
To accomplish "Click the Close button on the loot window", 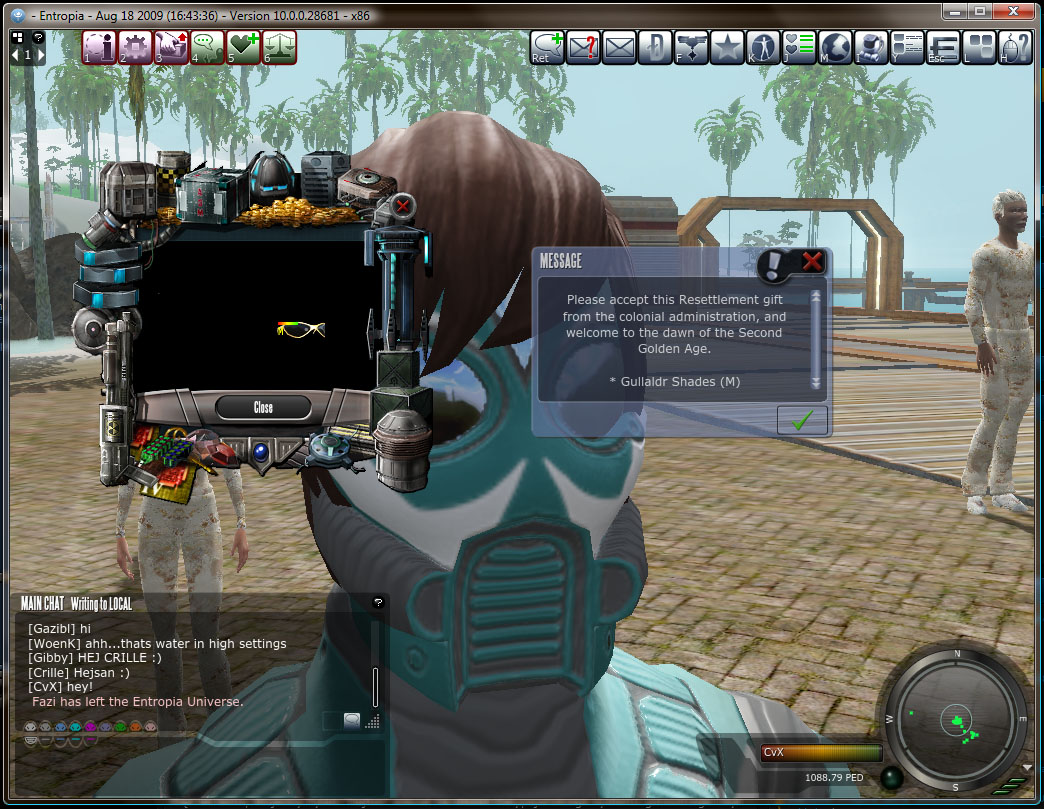I will (x=263, y=407).
